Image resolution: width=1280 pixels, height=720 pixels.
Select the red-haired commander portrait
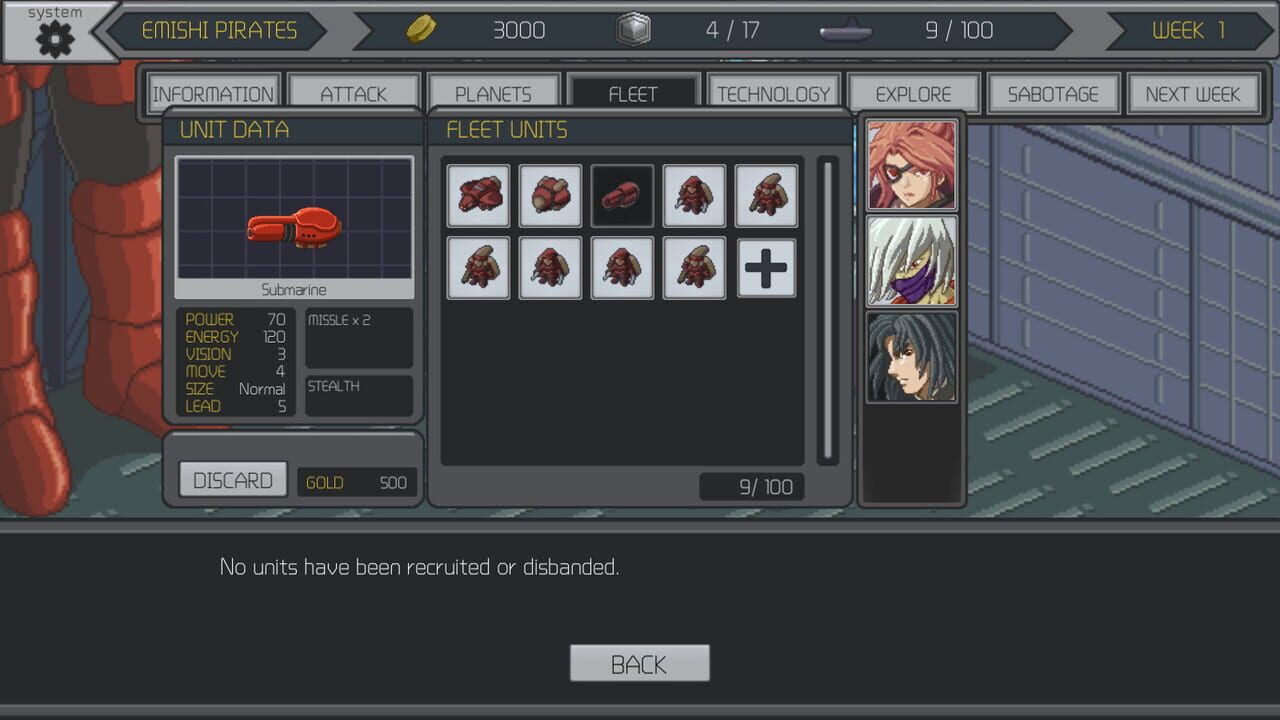(911, 163)
